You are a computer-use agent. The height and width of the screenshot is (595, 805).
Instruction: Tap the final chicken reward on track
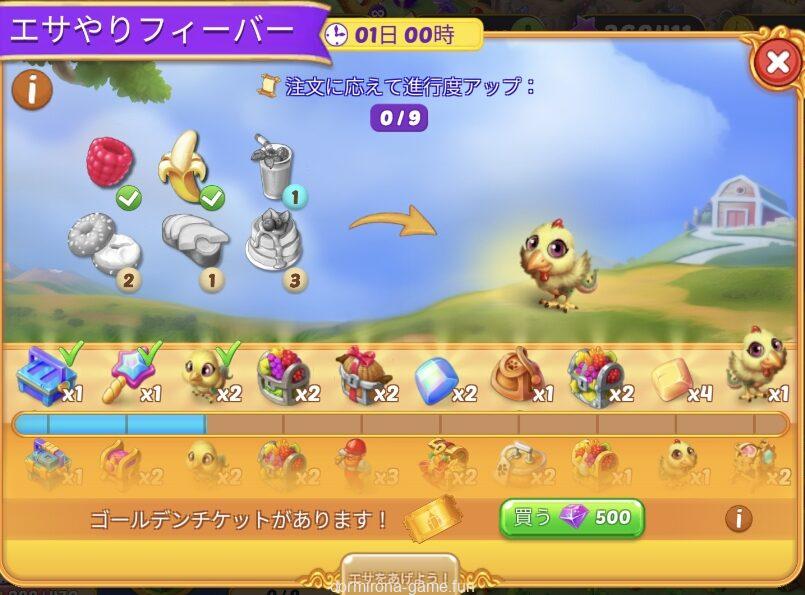click(757, 364)
